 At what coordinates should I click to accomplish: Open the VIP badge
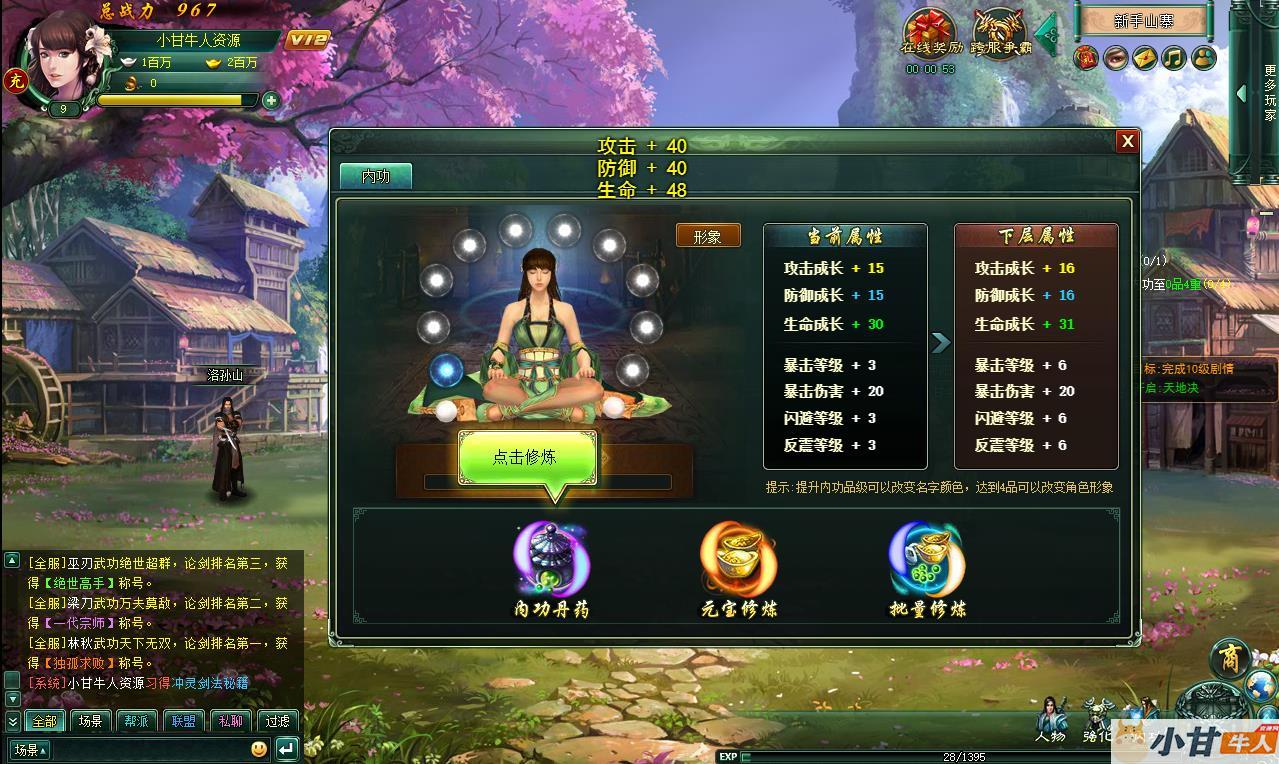307,40
